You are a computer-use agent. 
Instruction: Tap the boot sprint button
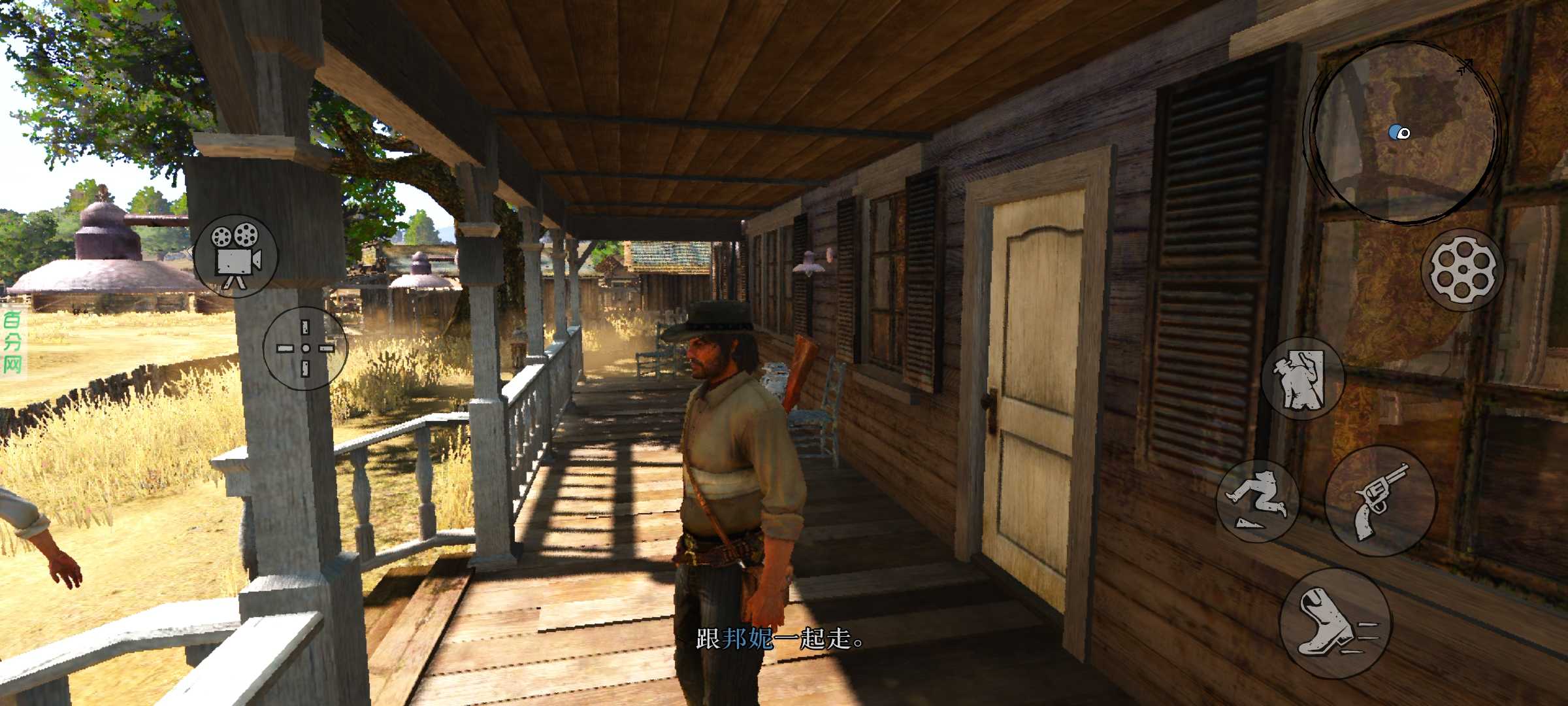click(x=1335, y=623)
